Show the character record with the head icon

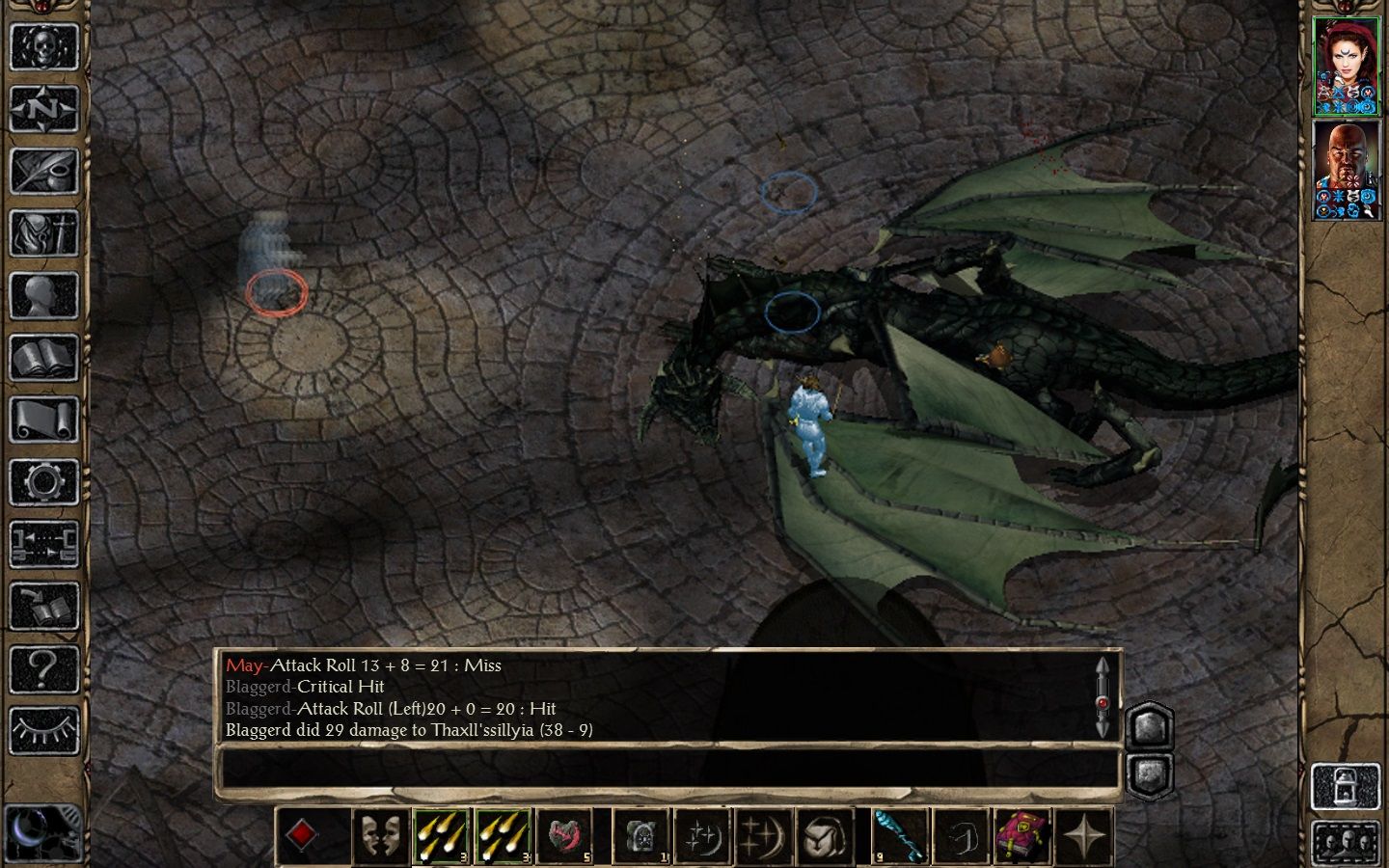[44, 295]
